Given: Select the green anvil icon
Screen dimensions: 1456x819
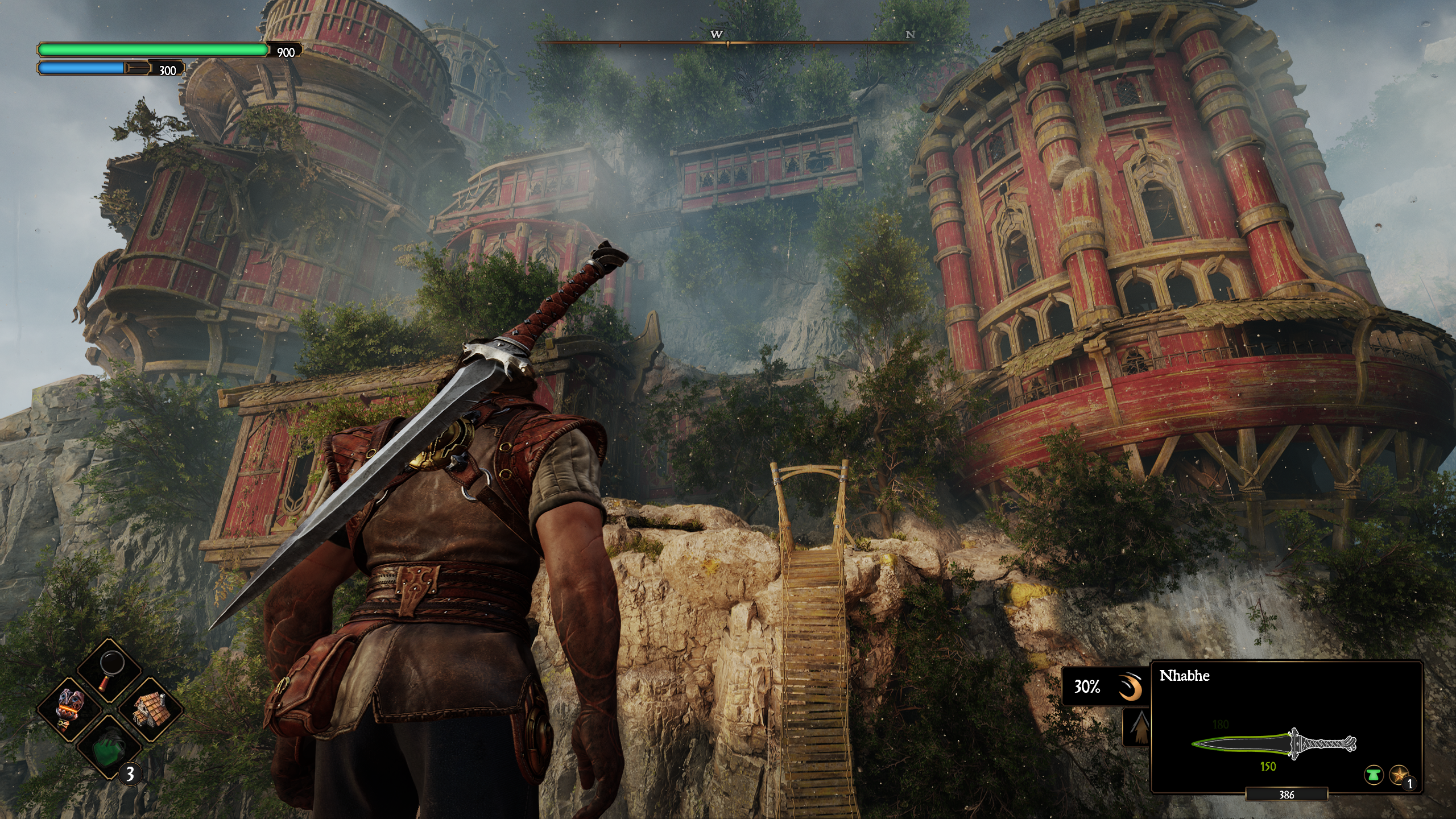Looking at the screenshot, I should tap(1373, 774).
